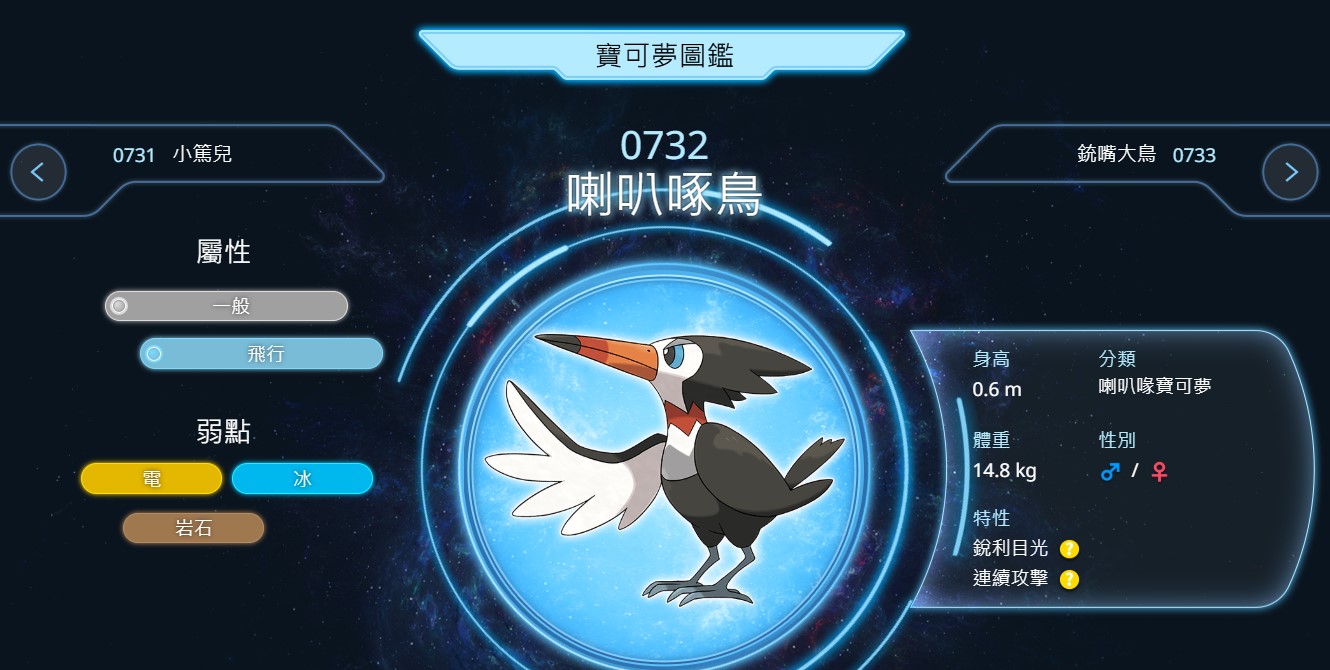The width and height of the screenshot is (1330, 670).
Task: Open the 0733 銃嘴大鳥 entry
Action: 1146,155
